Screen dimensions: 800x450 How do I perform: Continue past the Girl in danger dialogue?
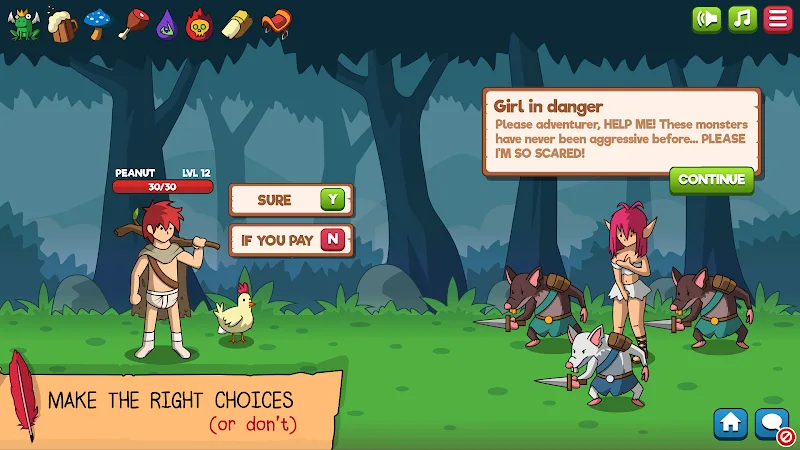pyautogui.click(x=711, y=180)
